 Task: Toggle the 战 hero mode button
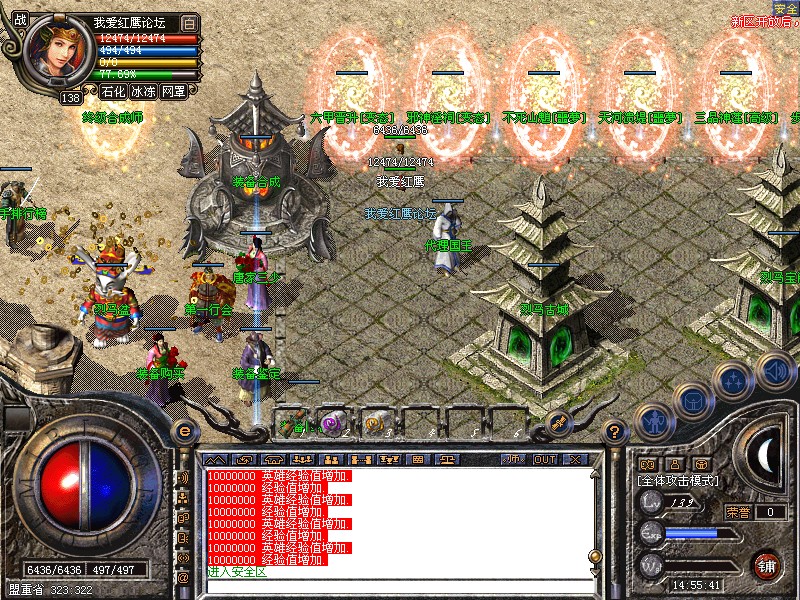(21, 20)
